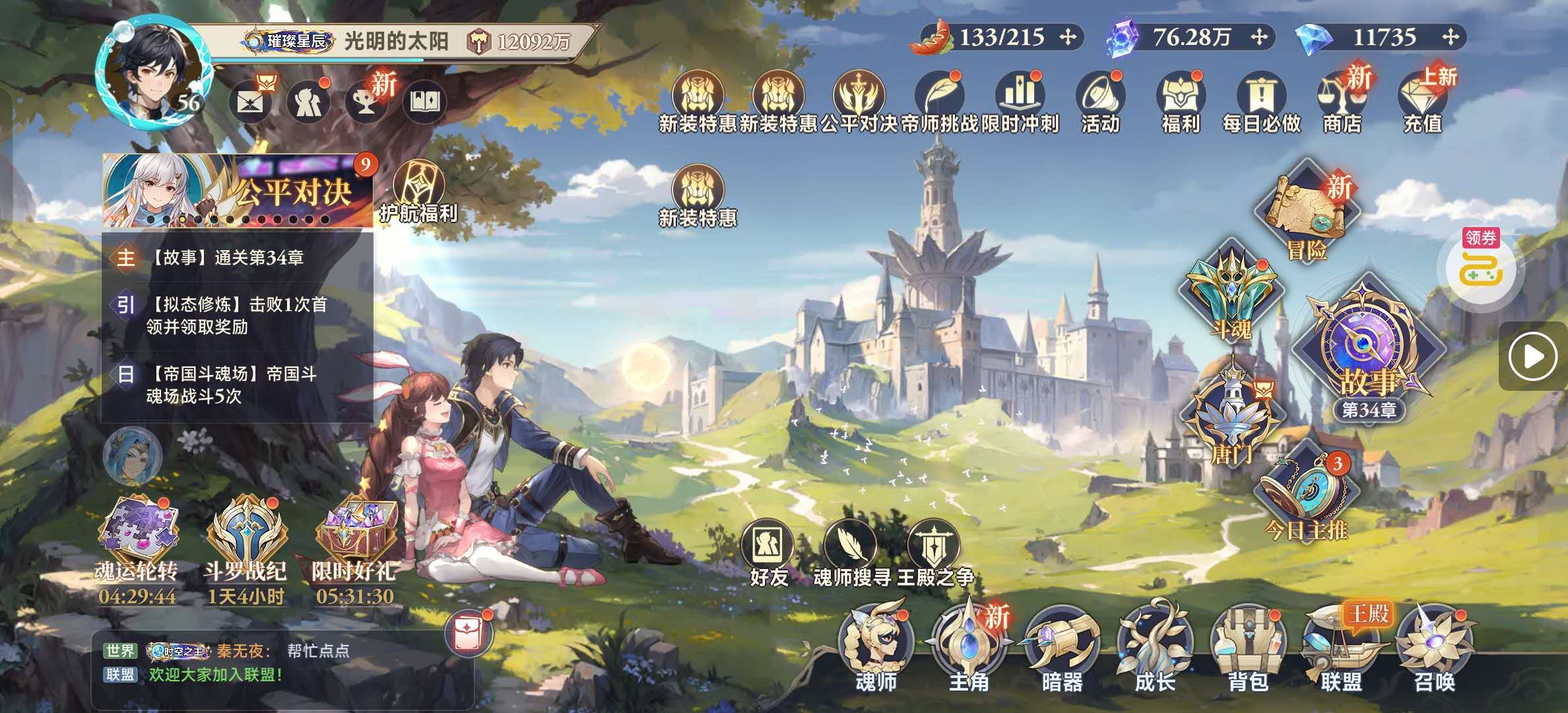Open the 魂师 soul master menu
Viewport: 1568px width, 713px height.
coord(875,647)
